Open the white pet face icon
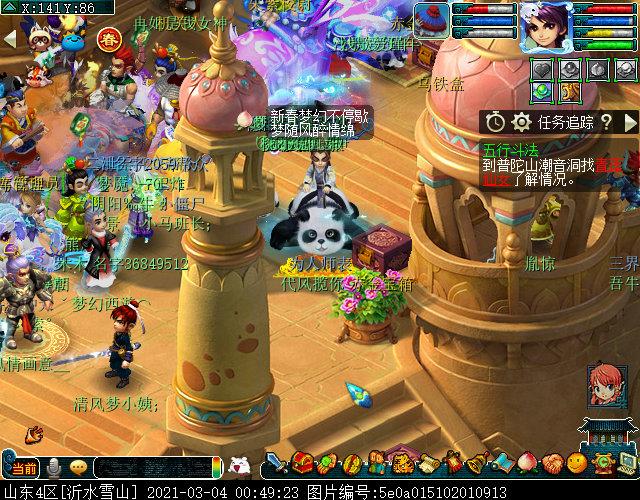Screen dimensions: 640x500 click(x=239, y=465)
